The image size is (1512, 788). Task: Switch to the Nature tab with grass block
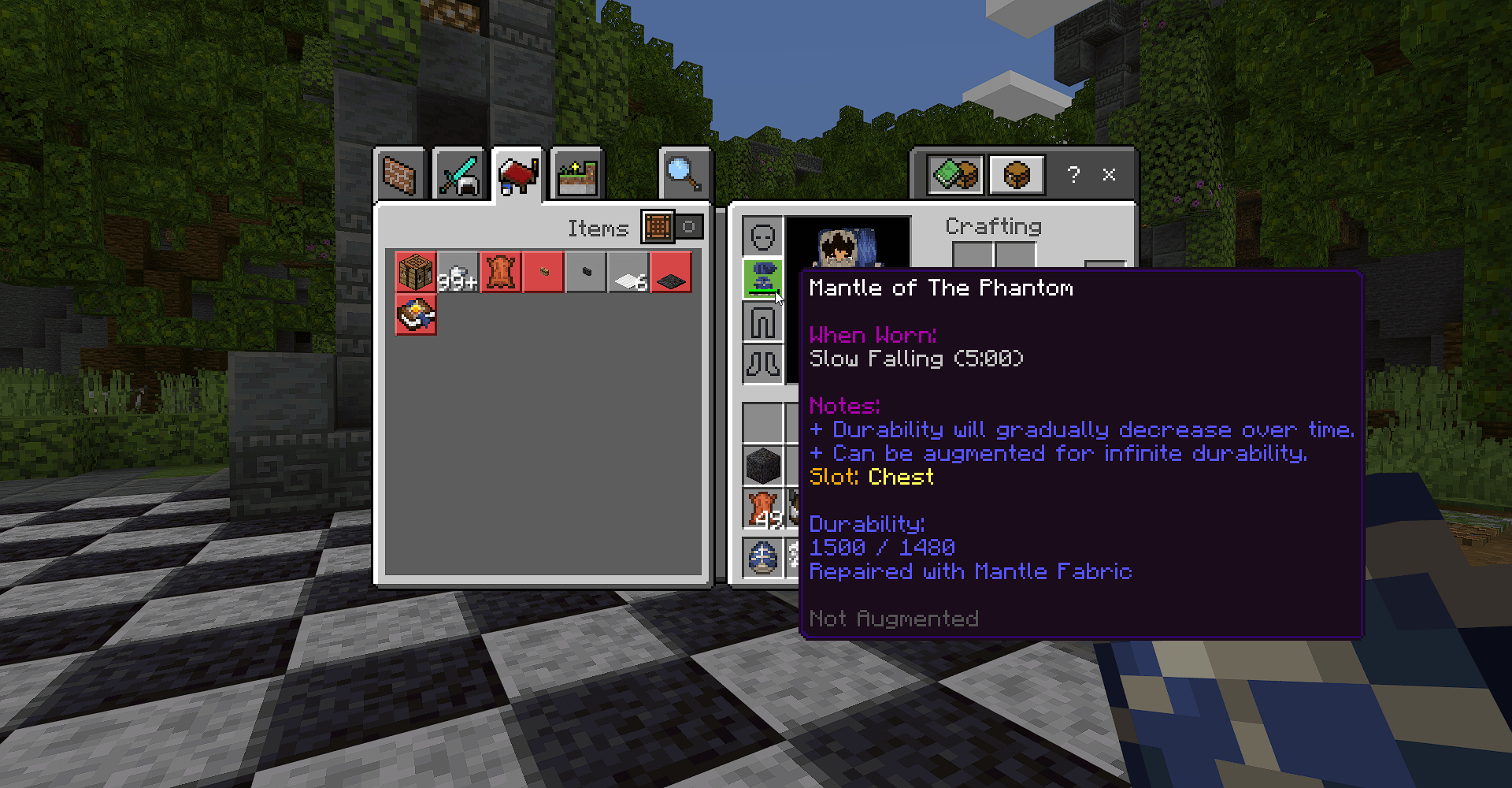(x=577, y=174)
